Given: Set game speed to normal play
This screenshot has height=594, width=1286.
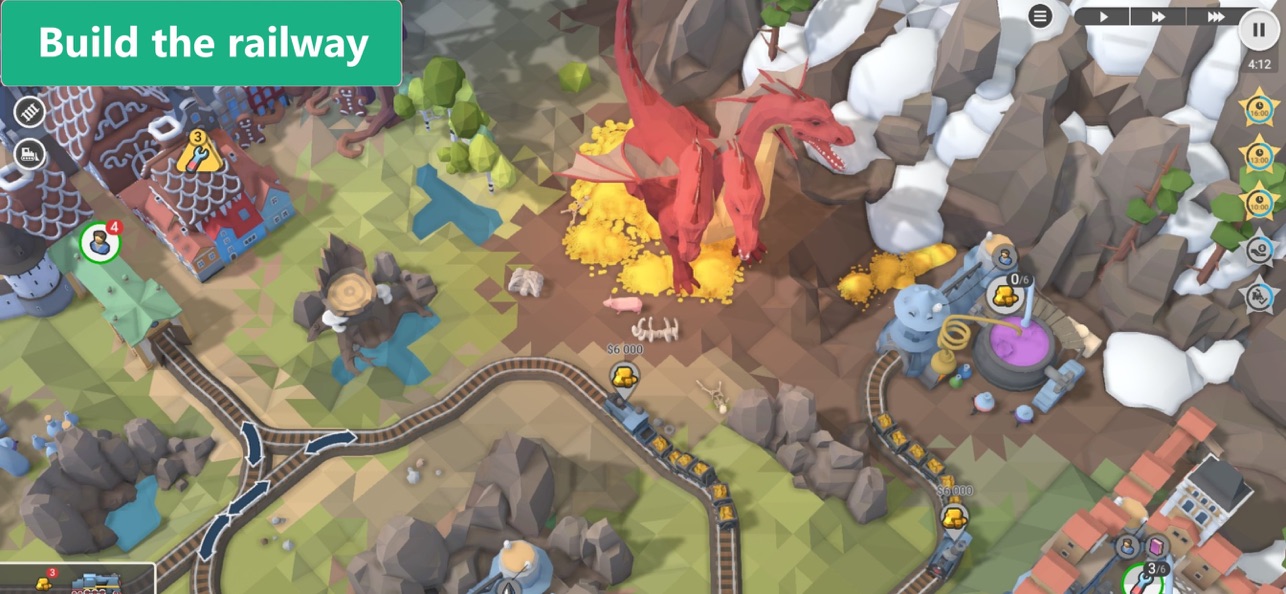Looking at the screenshot, I should pyautogui.click(x=1104, y=16).
